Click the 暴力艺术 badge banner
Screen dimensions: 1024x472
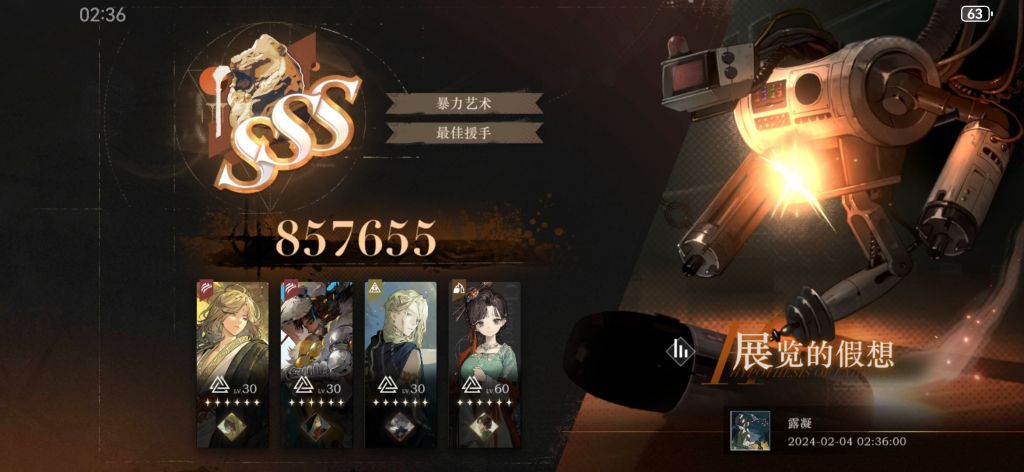click(464, 103)
